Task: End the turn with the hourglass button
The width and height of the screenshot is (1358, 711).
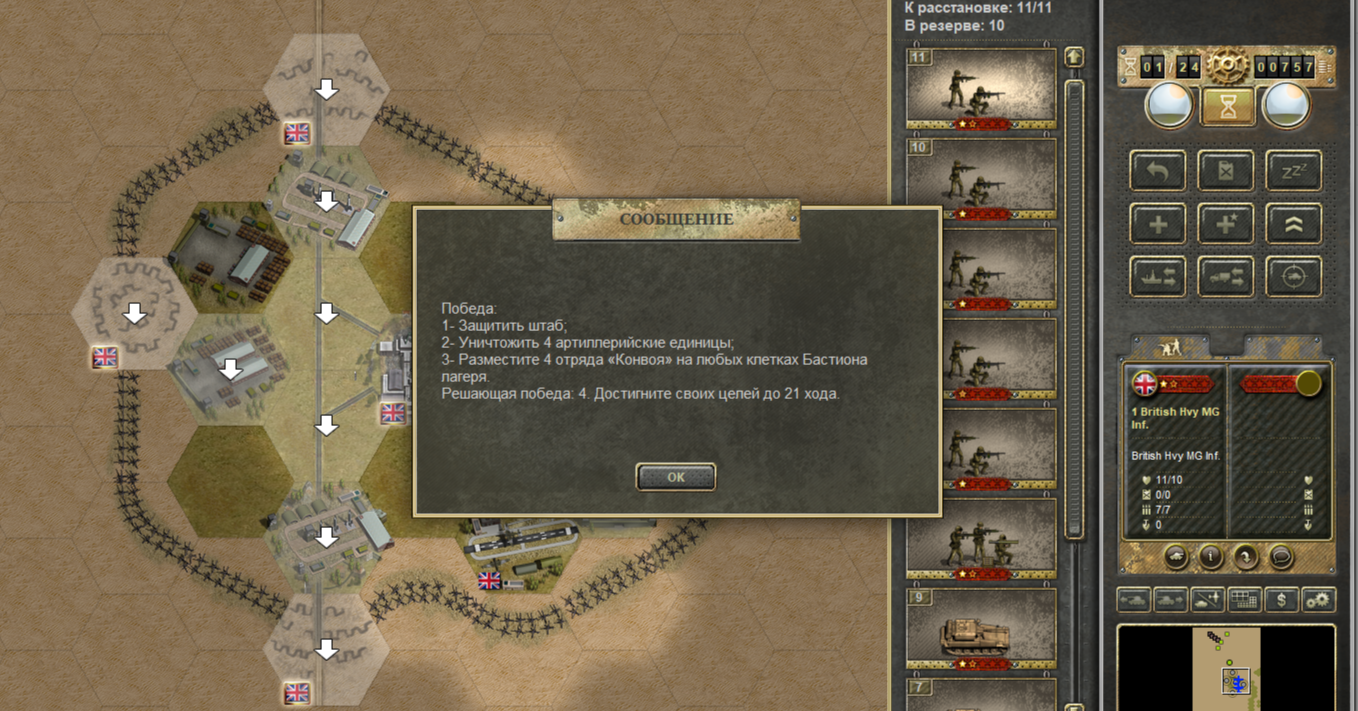Action: [x=1227, y=105]
